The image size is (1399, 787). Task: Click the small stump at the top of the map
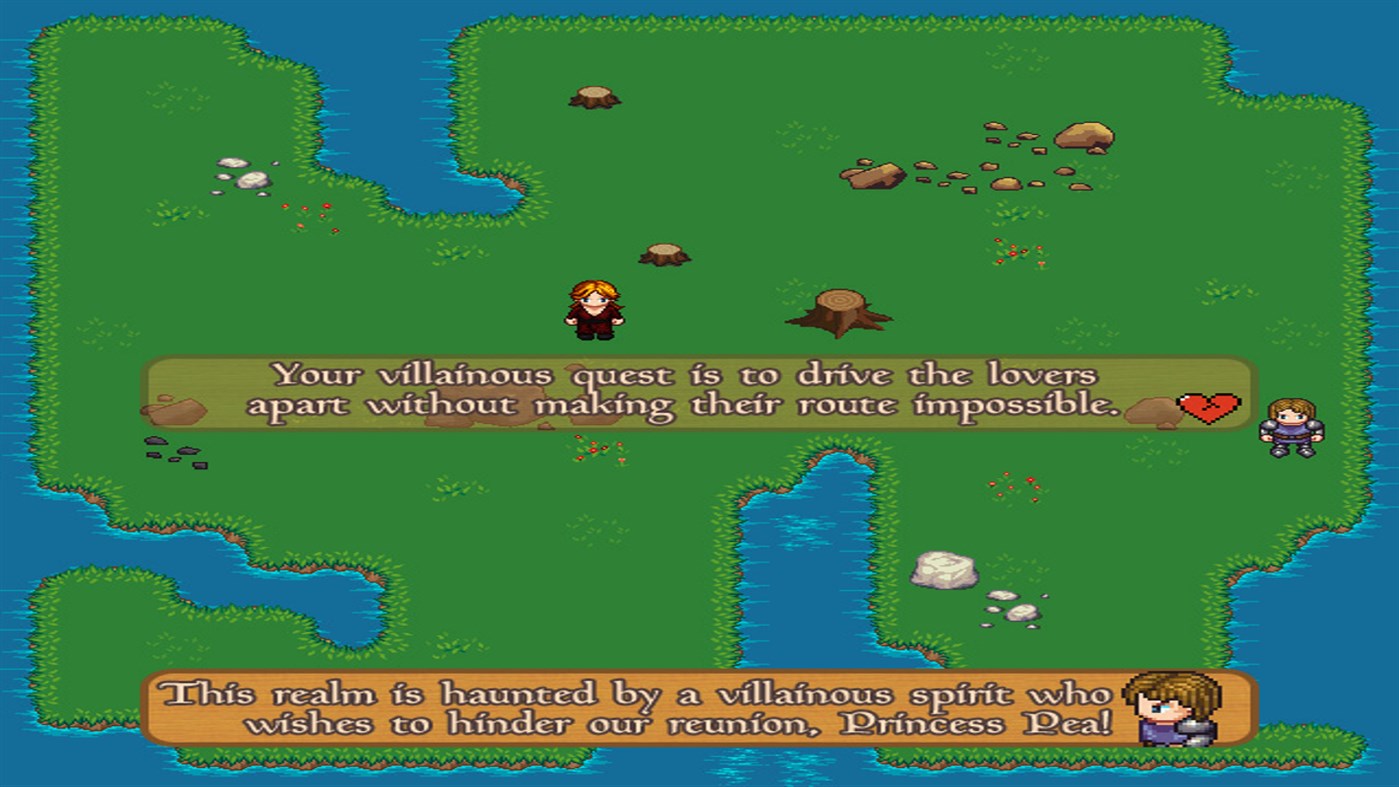tap(594, 97)
